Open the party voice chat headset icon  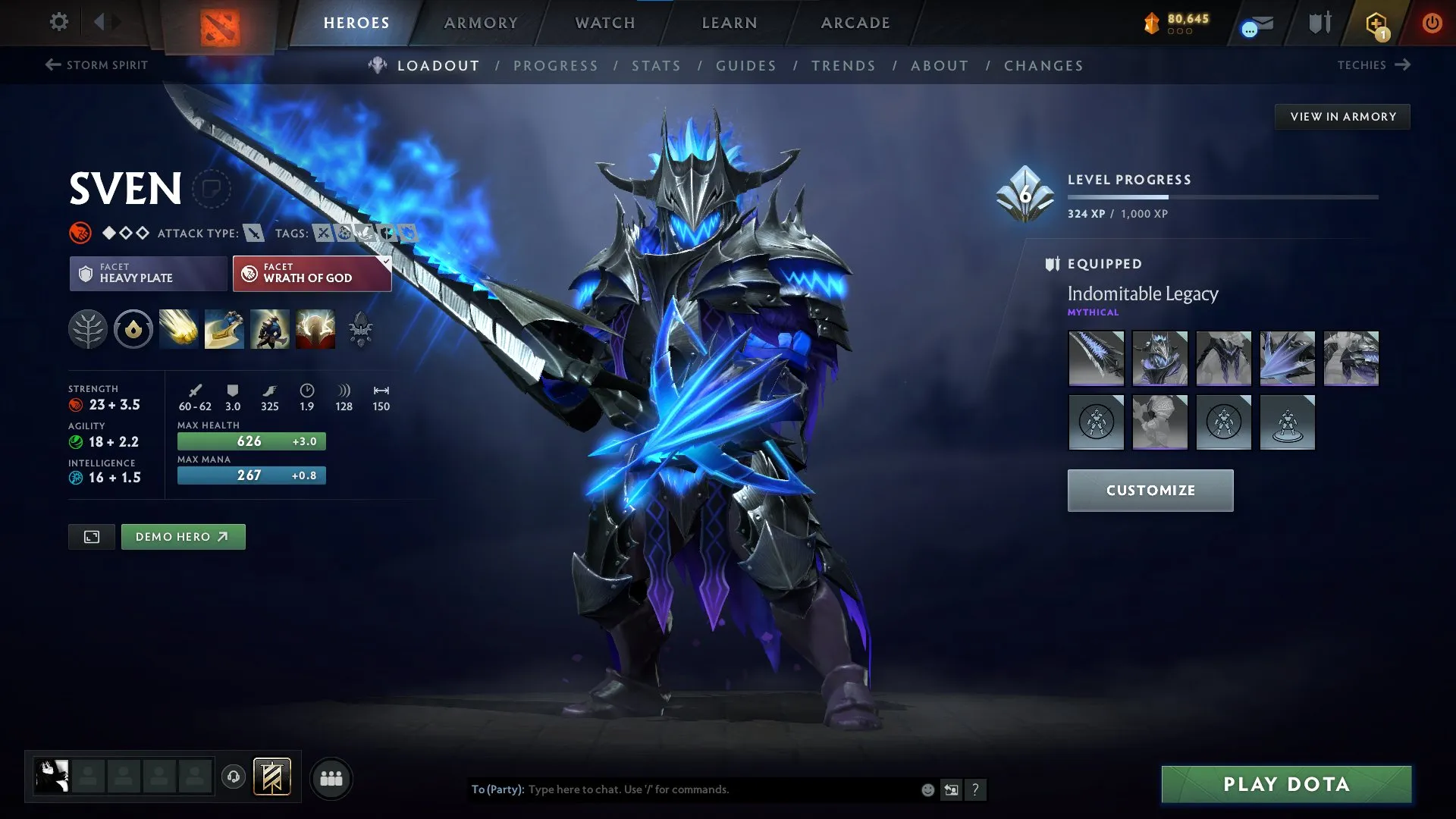(x=234, y=777)
